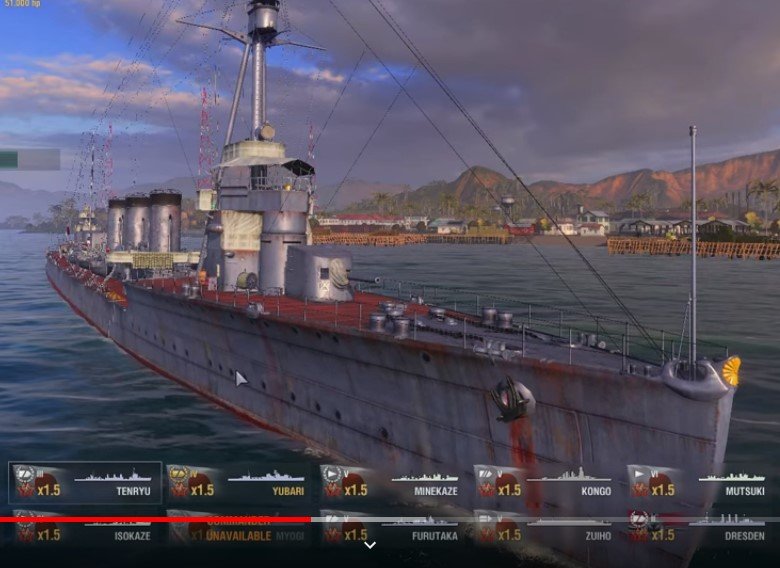780x568 pixels.
Task: Select the Mutsuki ship tile
Action: coord(700,483)
